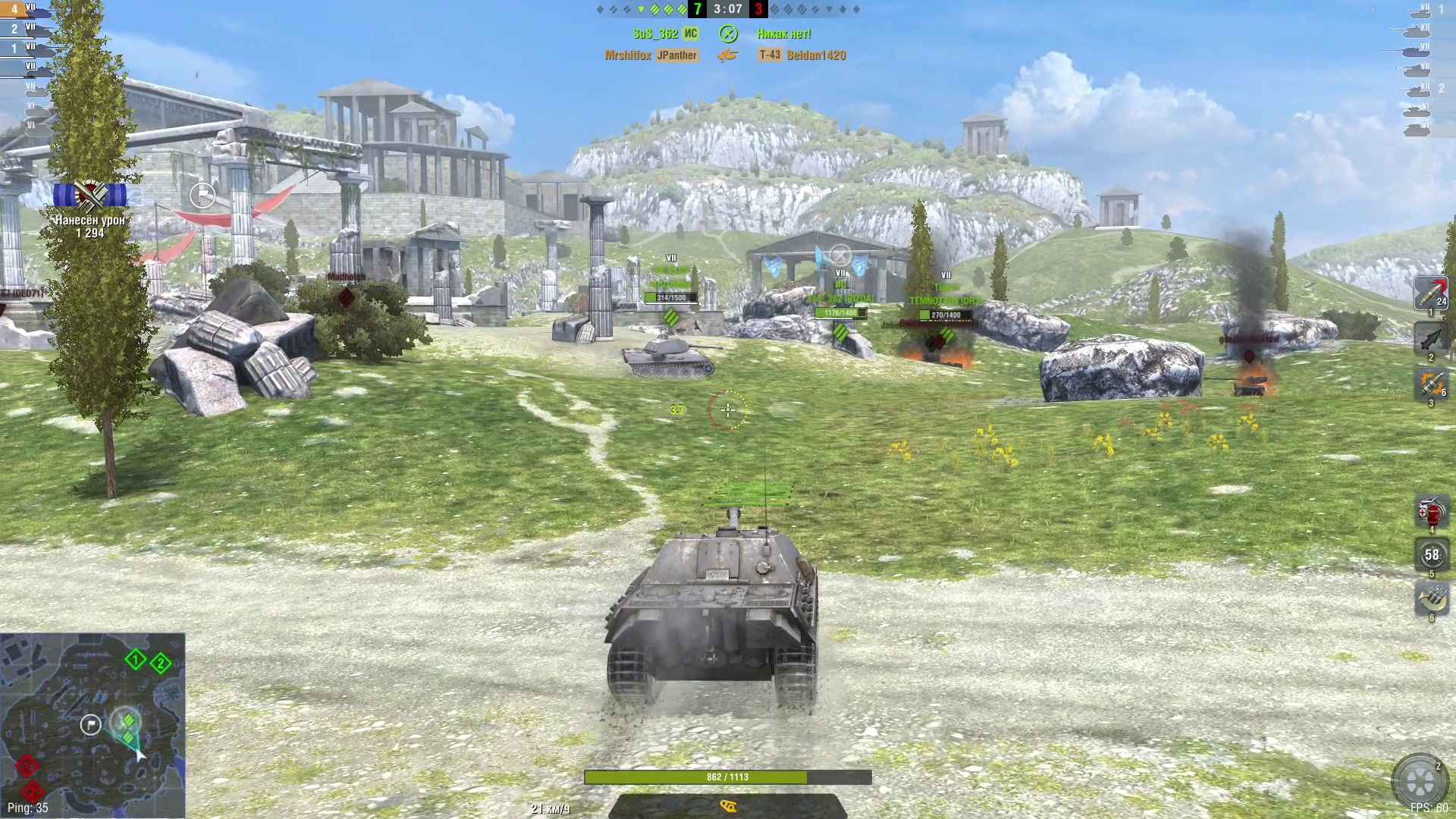Activate the consumable on 58-second cooldown
Image resolution: width=1456 pixels, height=819 pixels.
coord(1430,556)
